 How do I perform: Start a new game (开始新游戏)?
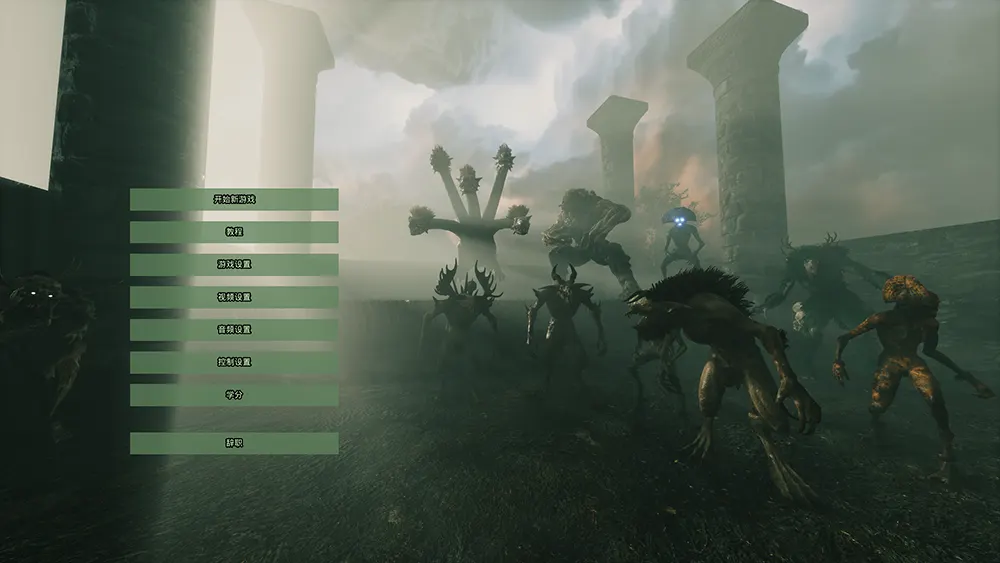(x=234, y=199)
